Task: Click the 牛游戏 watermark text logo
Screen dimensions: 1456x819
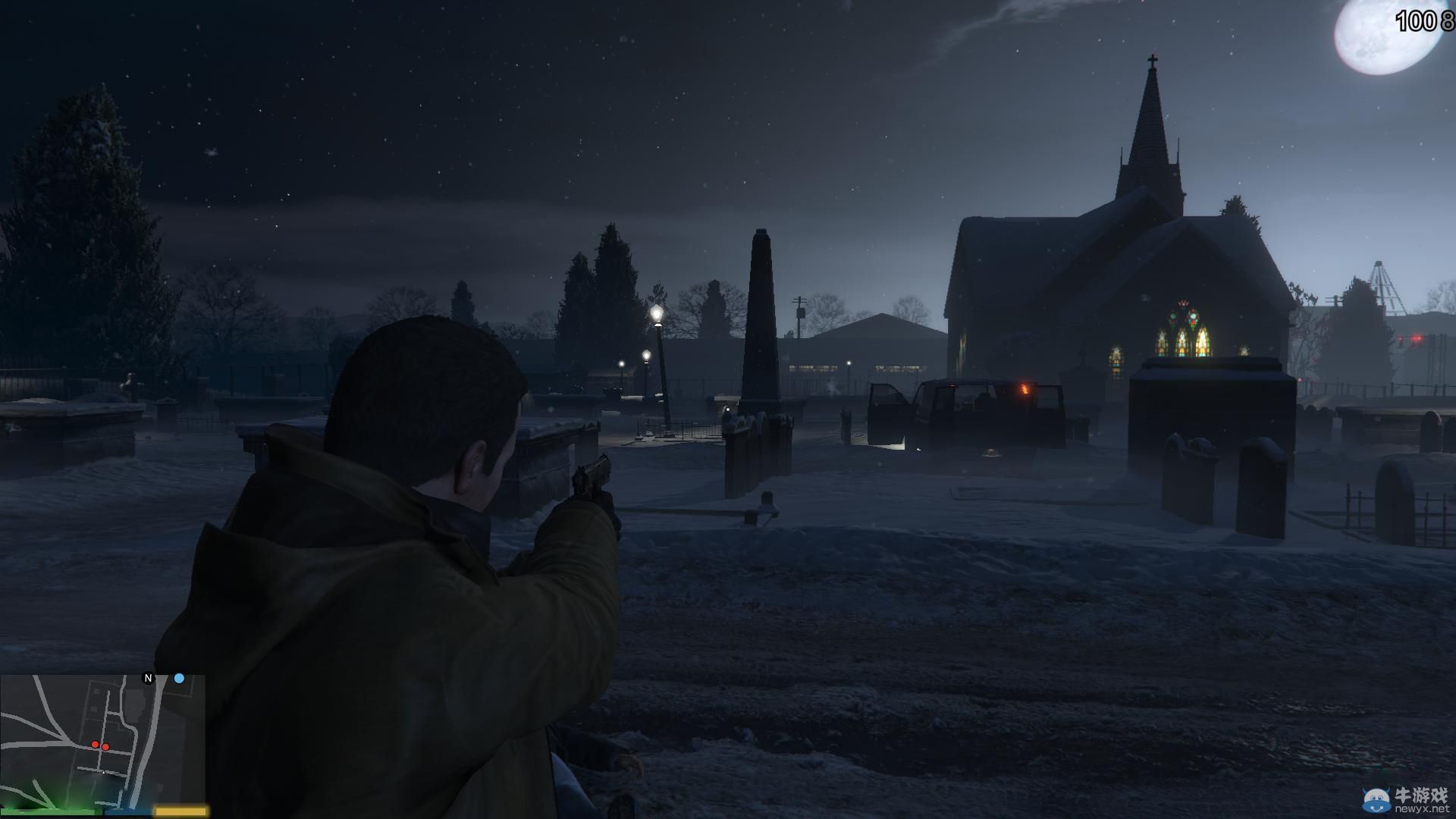Action: tap(1421, 795)
